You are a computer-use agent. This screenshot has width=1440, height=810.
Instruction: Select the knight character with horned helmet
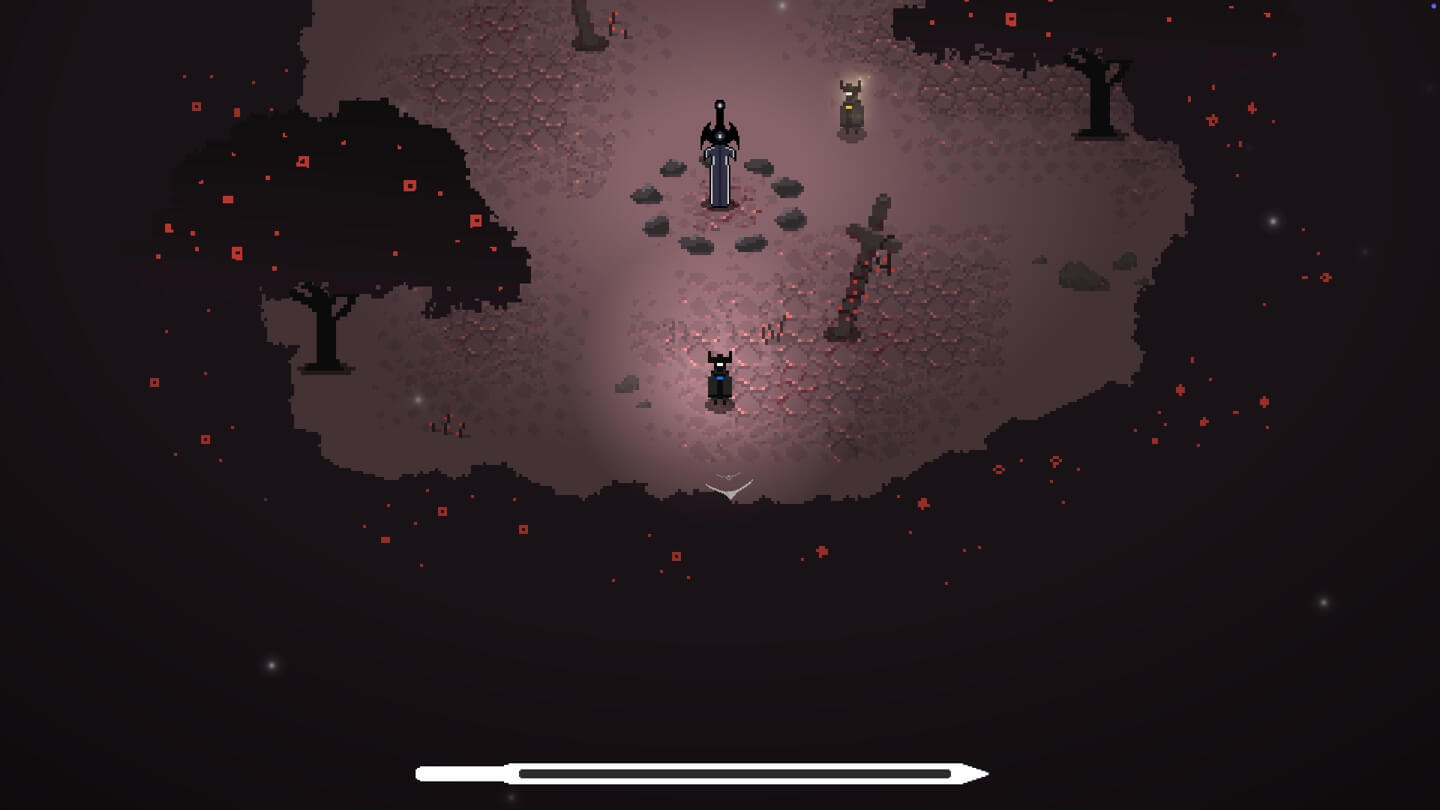coord(718,380)
